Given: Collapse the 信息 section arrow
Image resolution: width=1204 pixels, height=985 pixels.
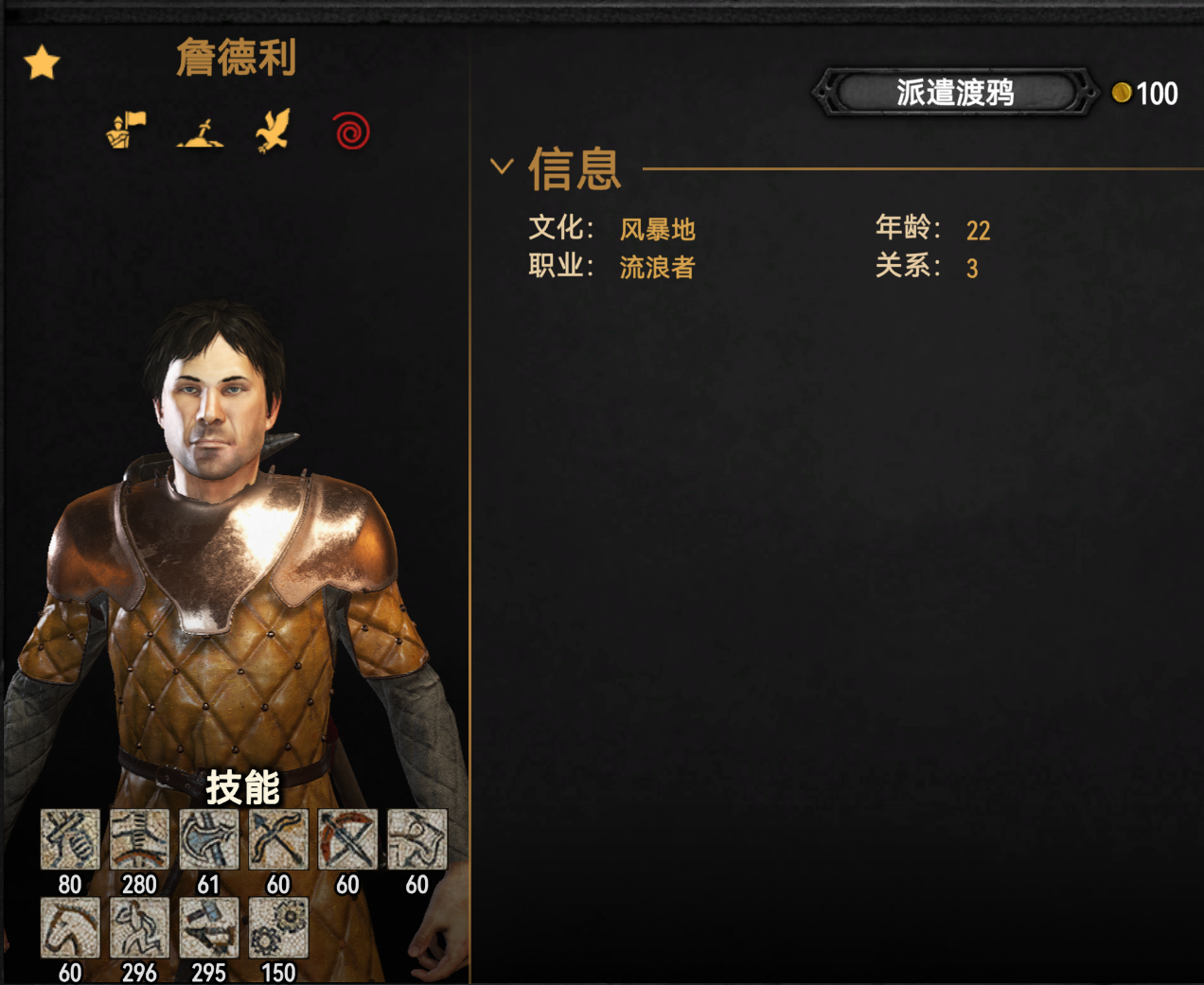Looking at the screenshot, I should pyautogui.click(x=502, y=167).
